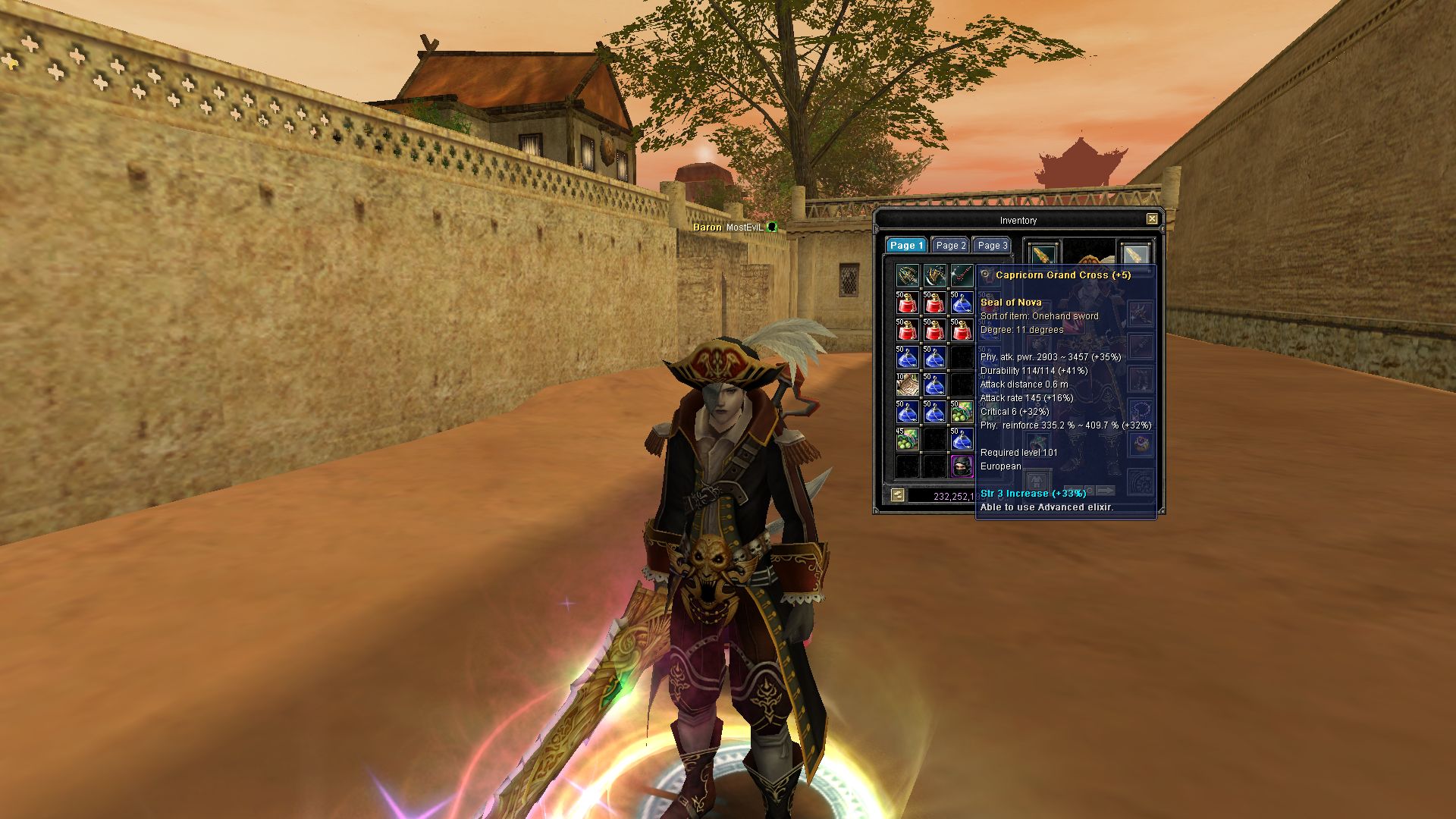Close the Inventory window
1456x819 pixels.
point(1152,219)
